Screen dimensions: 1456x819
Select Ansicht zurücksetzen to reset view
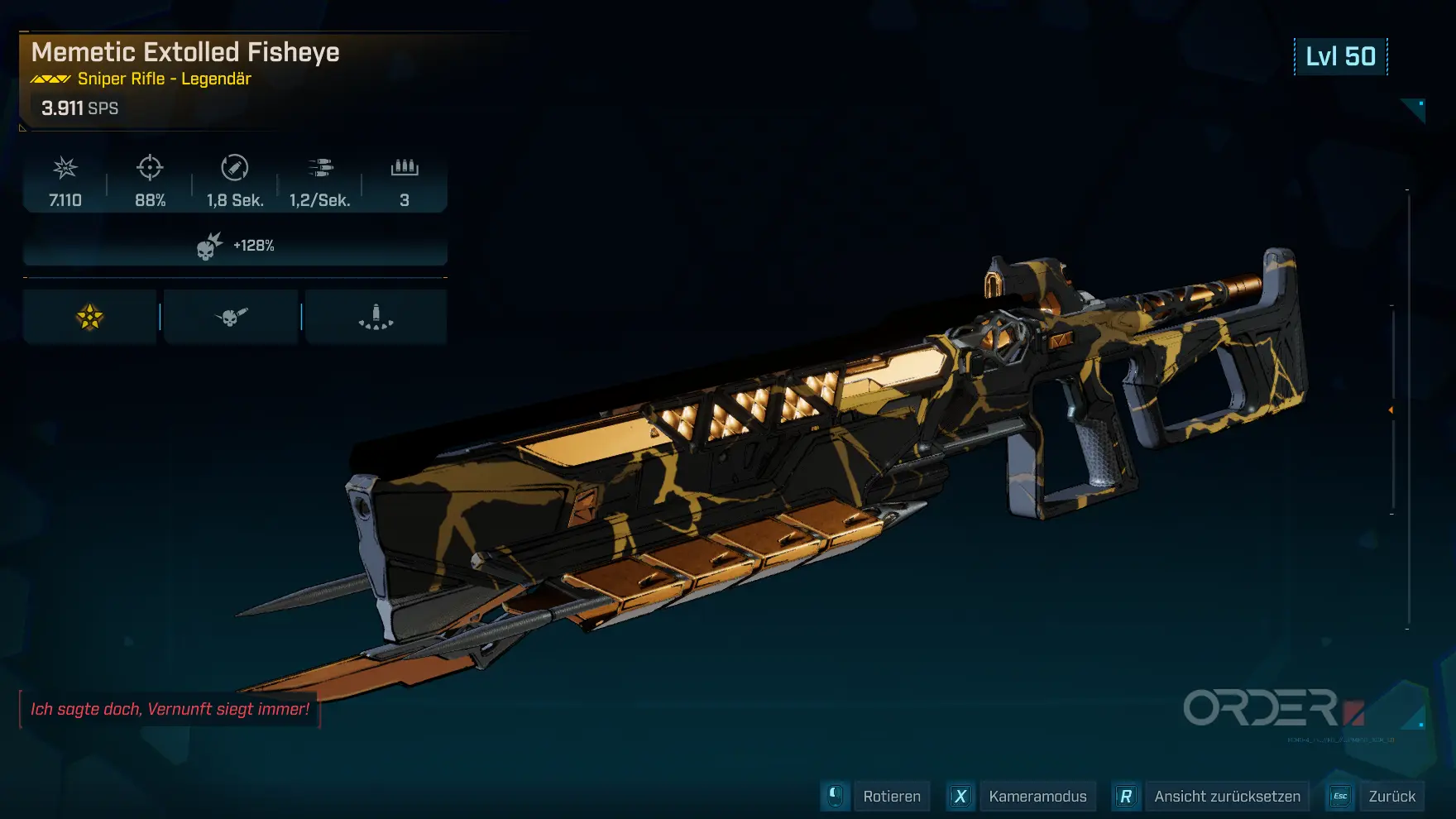1227,797
